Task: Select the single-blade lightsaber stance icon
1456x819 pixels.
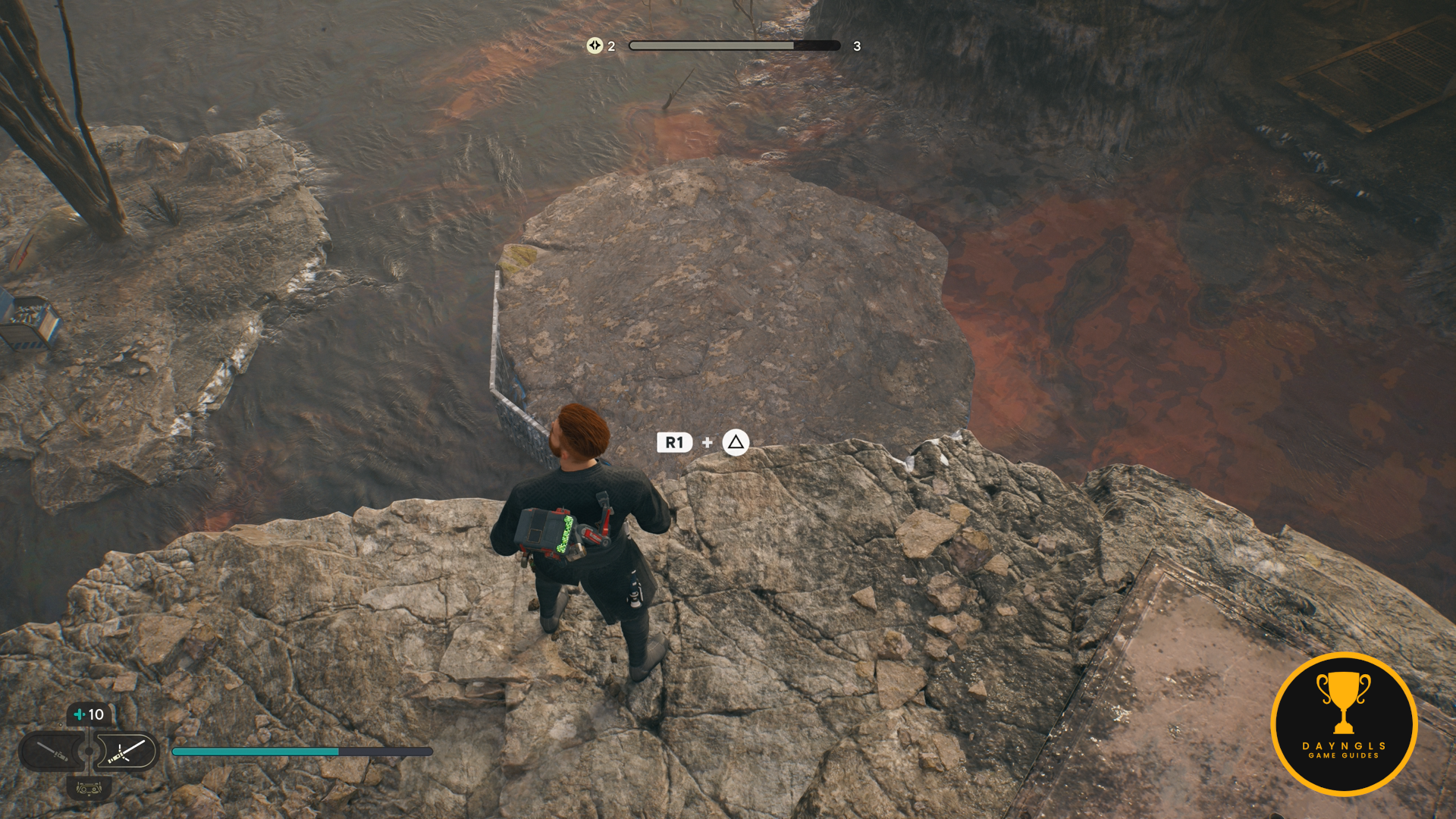Action: (x=53, y=752)
